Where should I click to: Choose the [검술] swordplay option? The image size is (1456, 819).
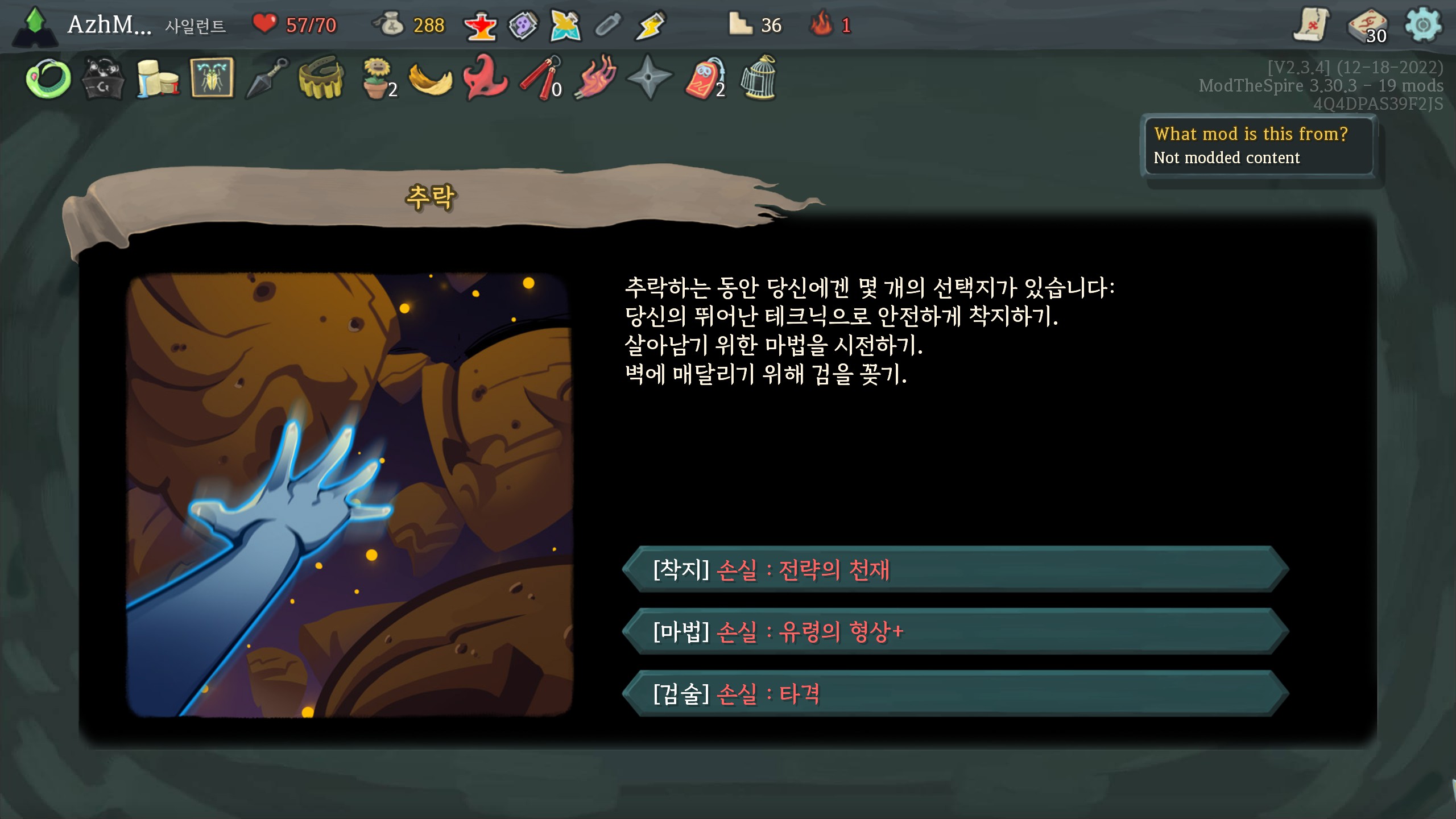click(955, 693)
